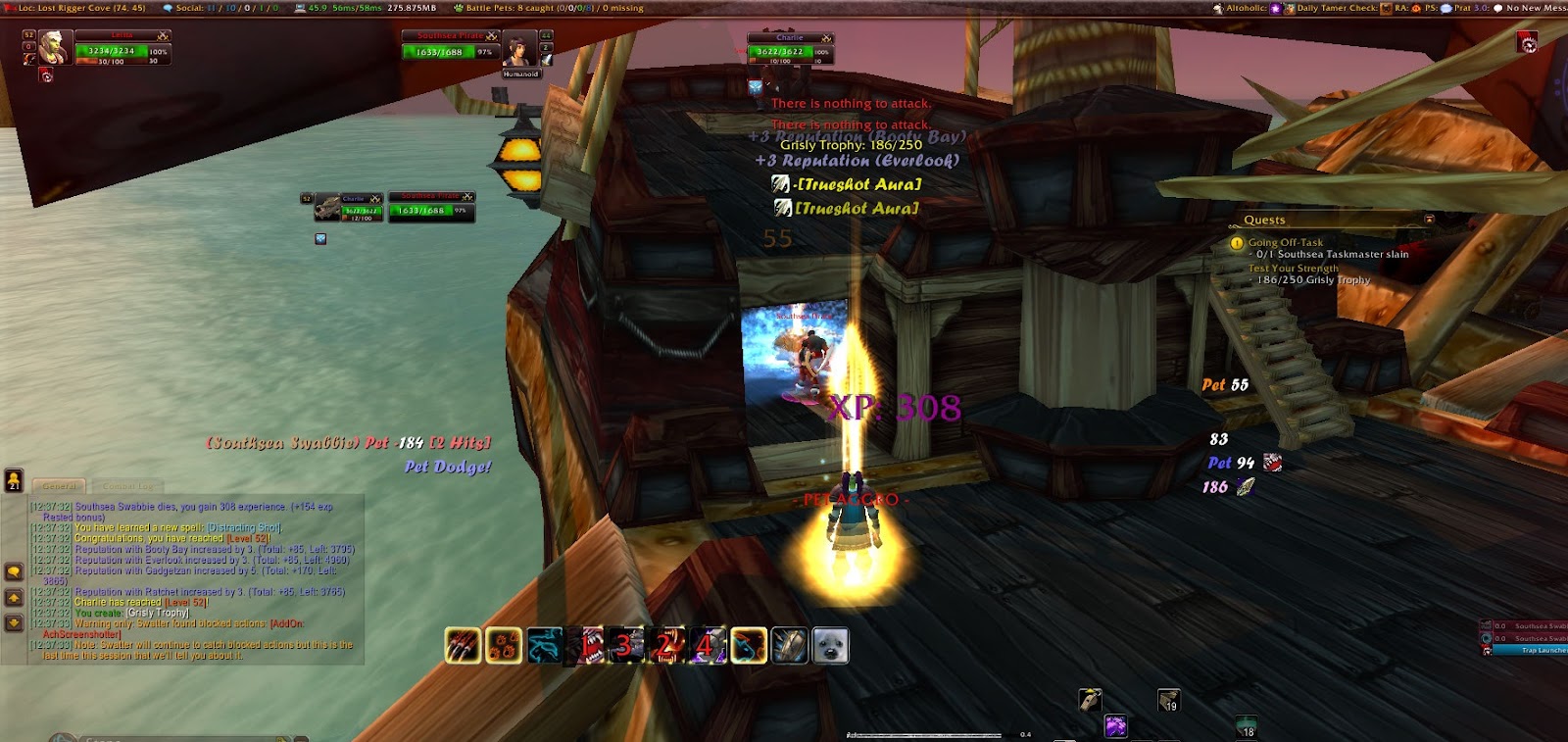Activate the shield and arrows ability

point(790,646)
